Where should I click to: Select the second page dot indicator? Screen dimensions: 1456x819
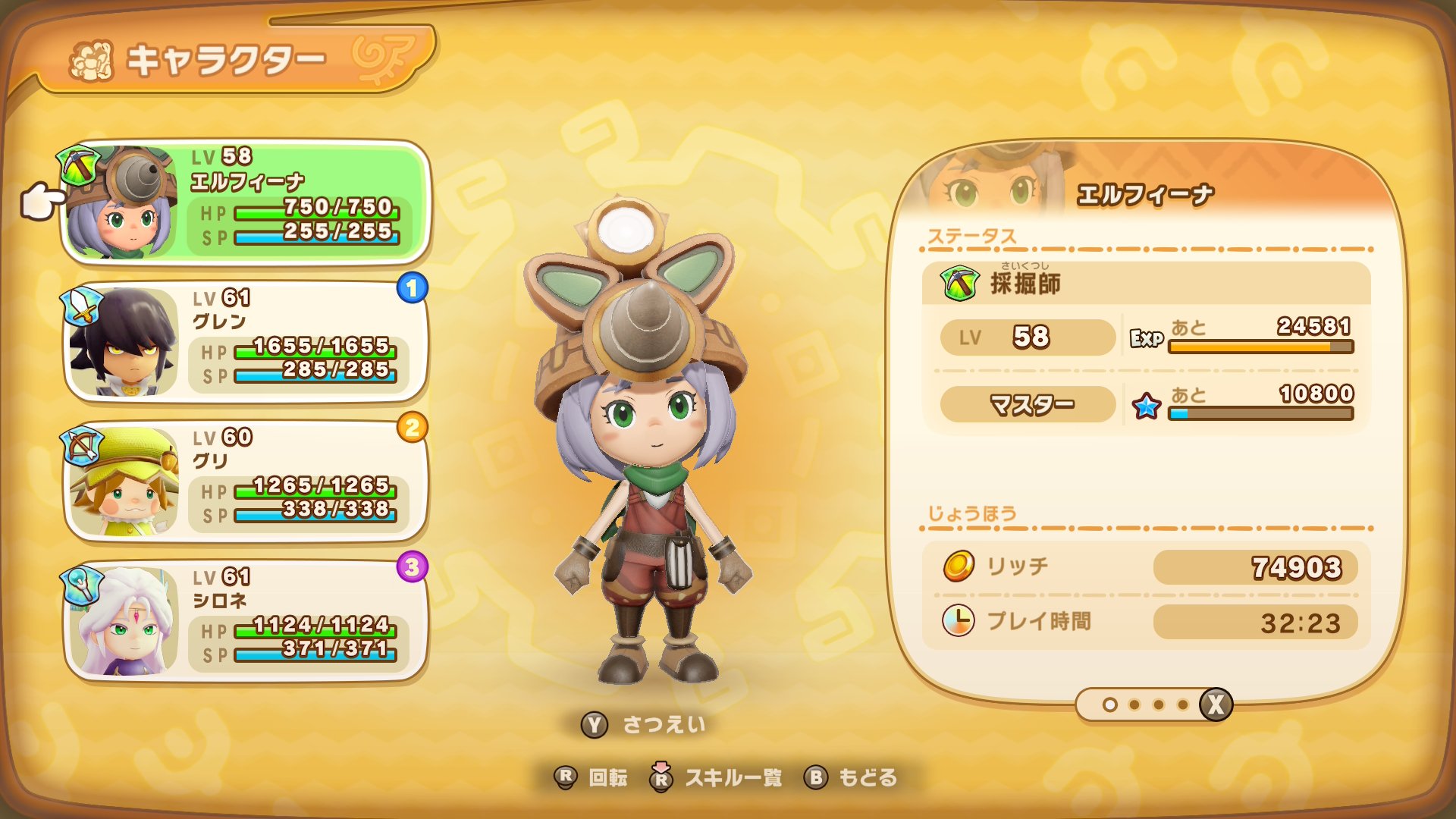[1135, 703]
